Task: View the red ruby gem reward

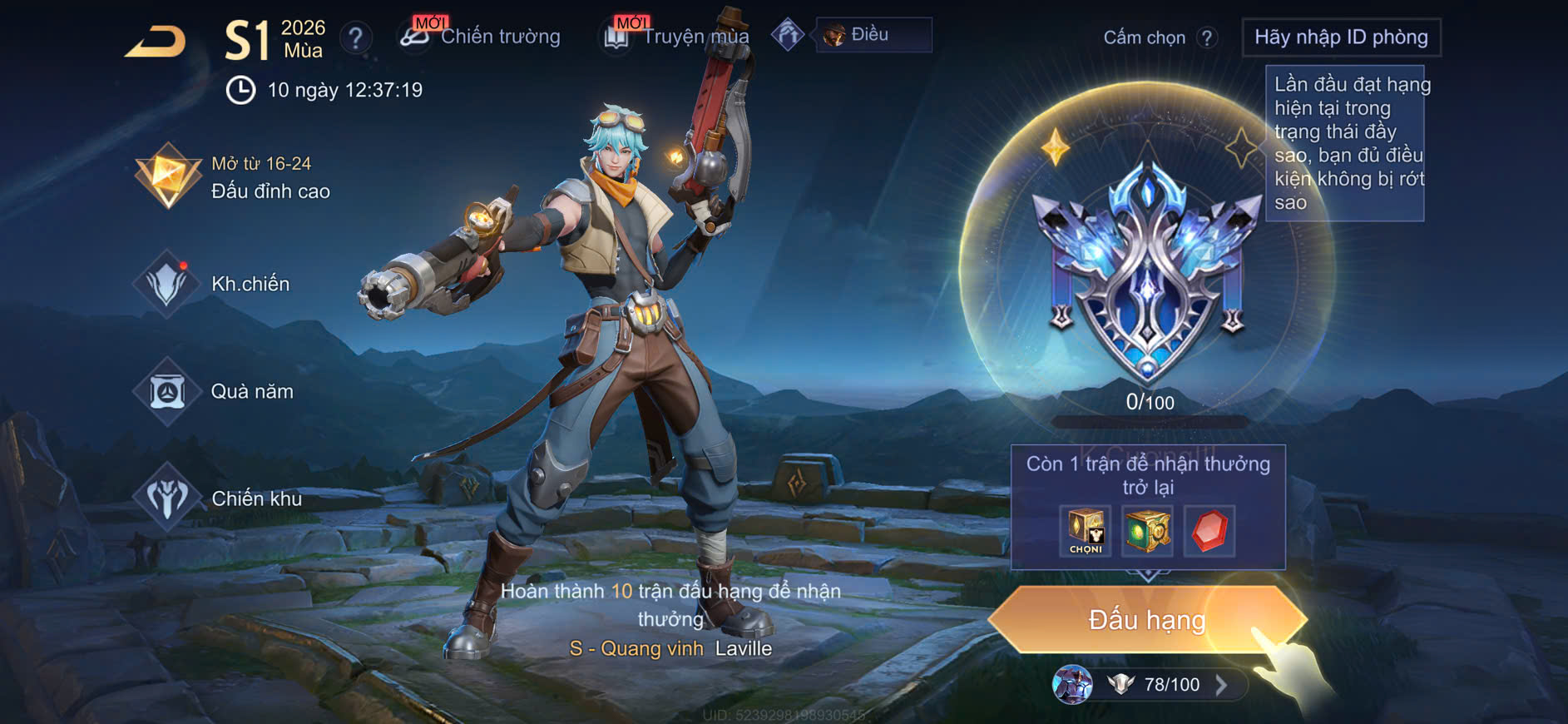Action: tap(1209, 530)
